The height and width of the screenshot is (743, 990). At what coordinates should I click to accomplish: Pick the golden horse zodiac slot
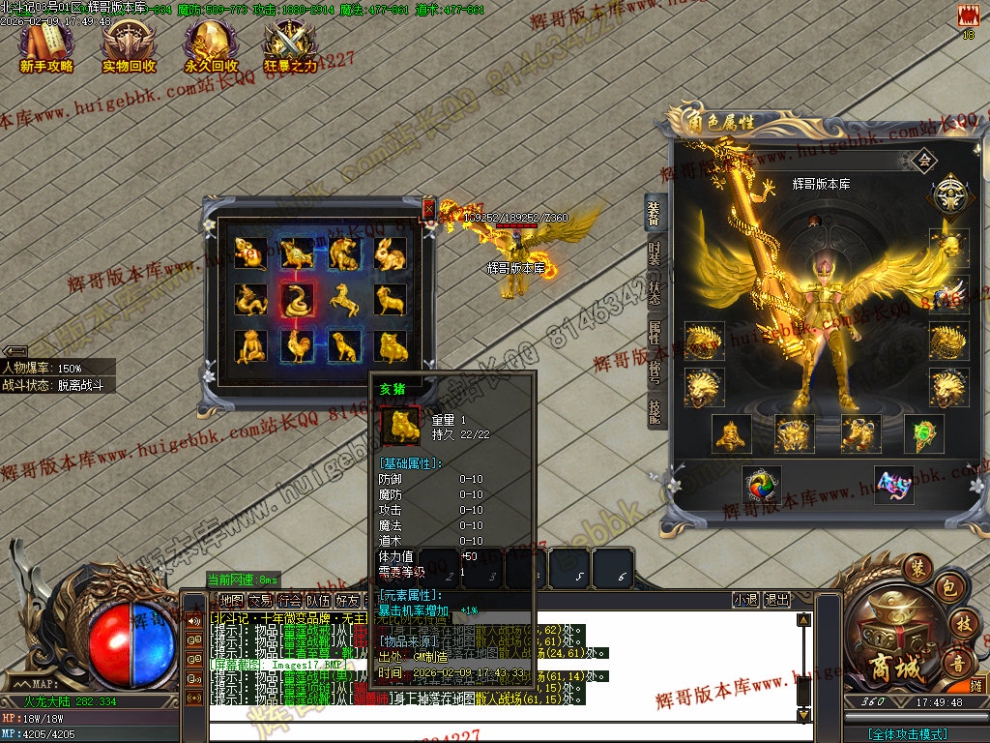(343, 299)
